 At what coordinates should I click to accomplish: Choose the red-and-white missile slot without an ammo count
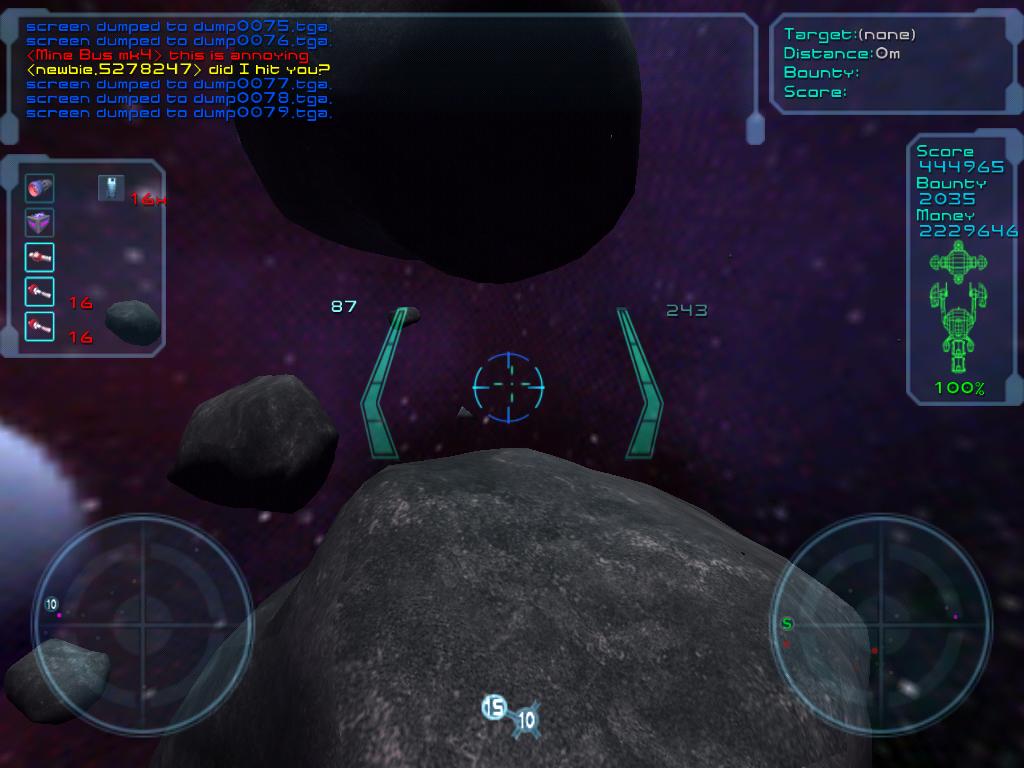39,257
